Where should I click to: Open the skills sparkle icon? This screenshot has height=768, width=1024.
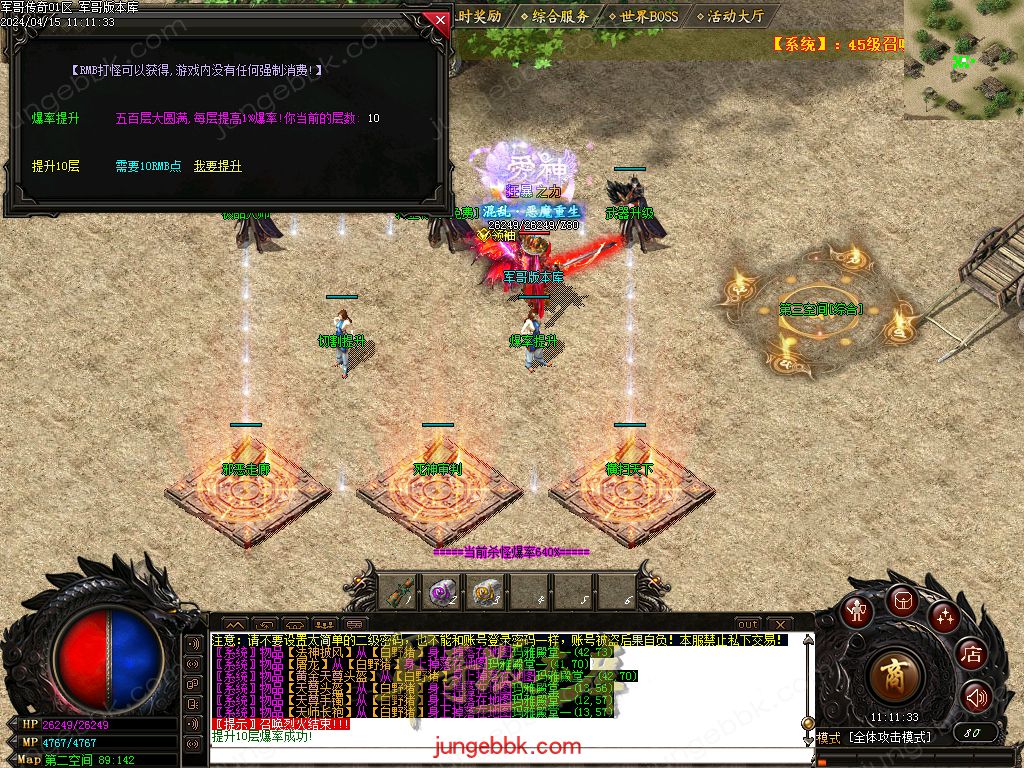[944, 616]
